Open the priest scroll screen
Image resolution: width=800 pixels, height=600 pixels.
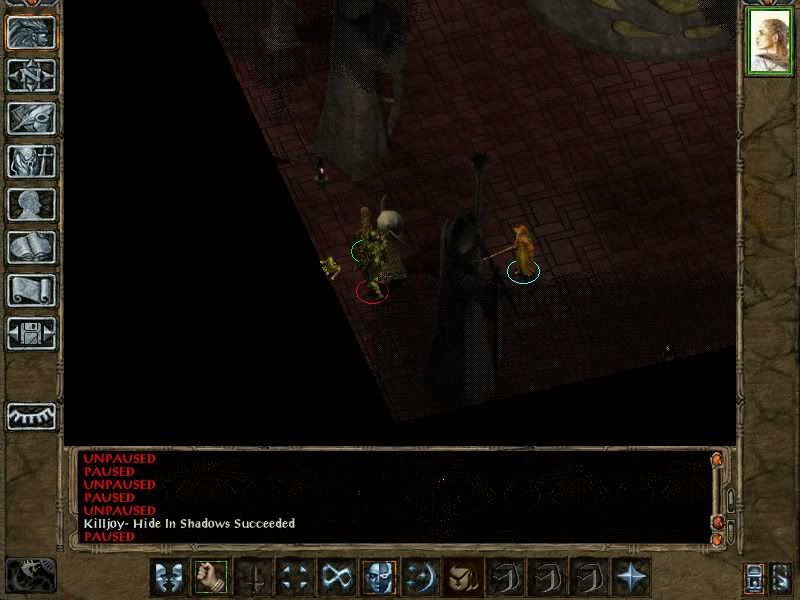[x=31, y=290]
